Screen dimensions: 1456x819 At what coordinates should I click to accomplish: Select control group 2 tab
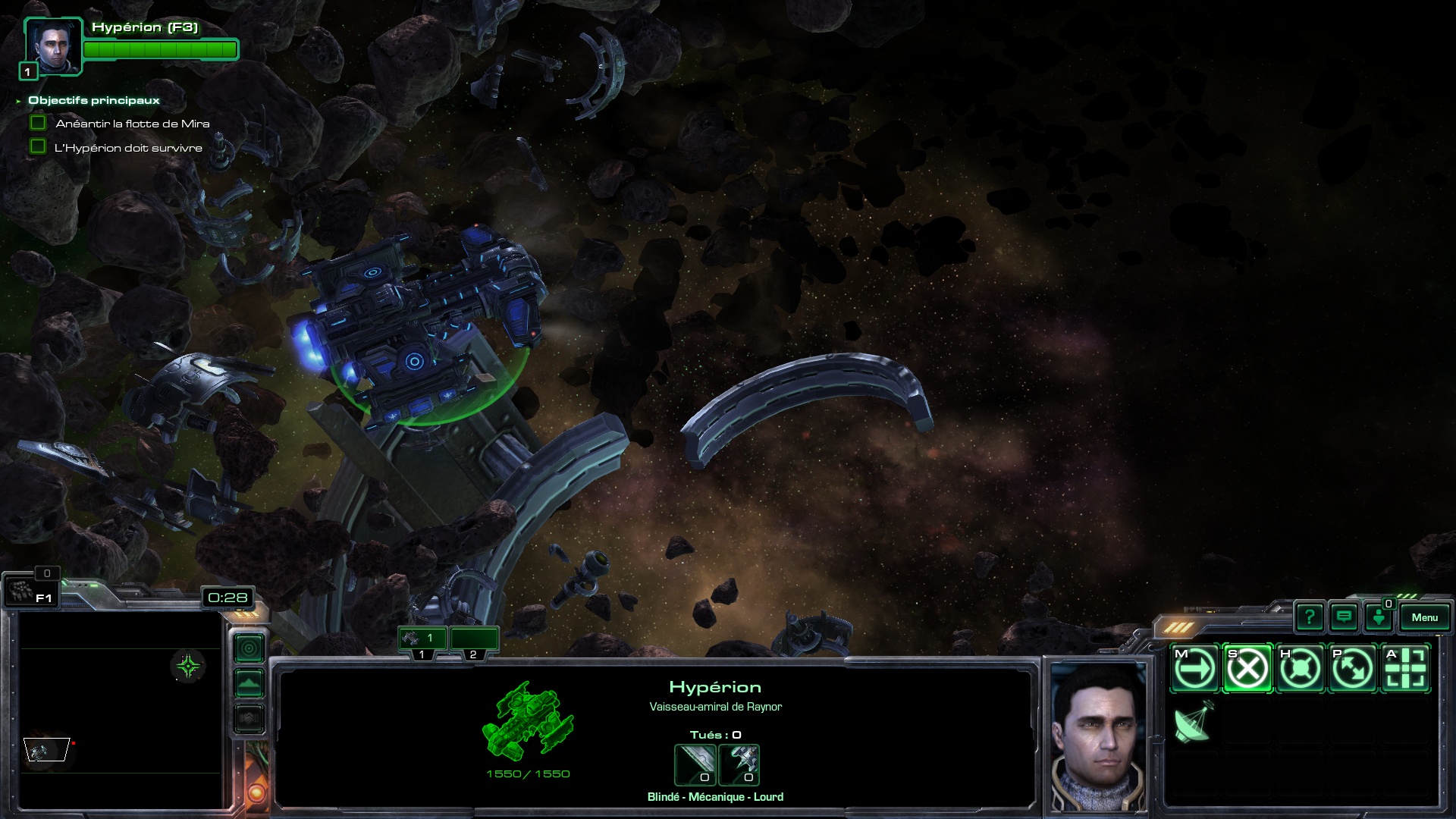pyautogui.click(x=474, y=639)
